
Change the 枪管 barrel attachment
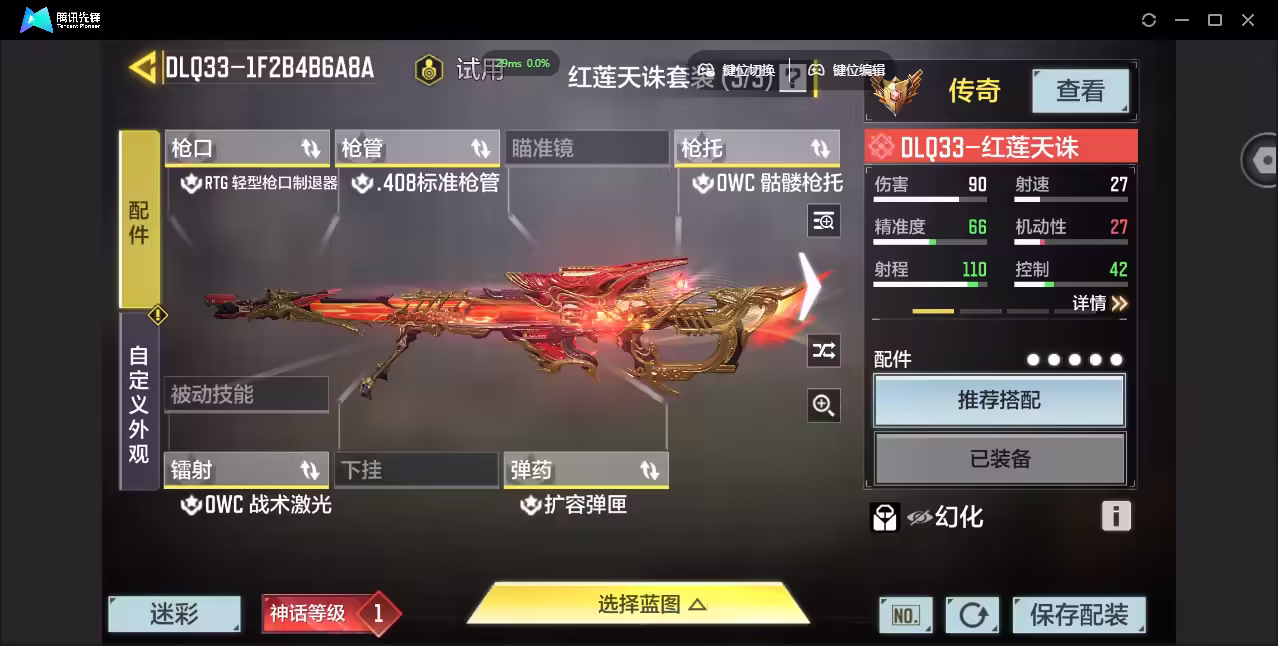click(x=417, y=149)
